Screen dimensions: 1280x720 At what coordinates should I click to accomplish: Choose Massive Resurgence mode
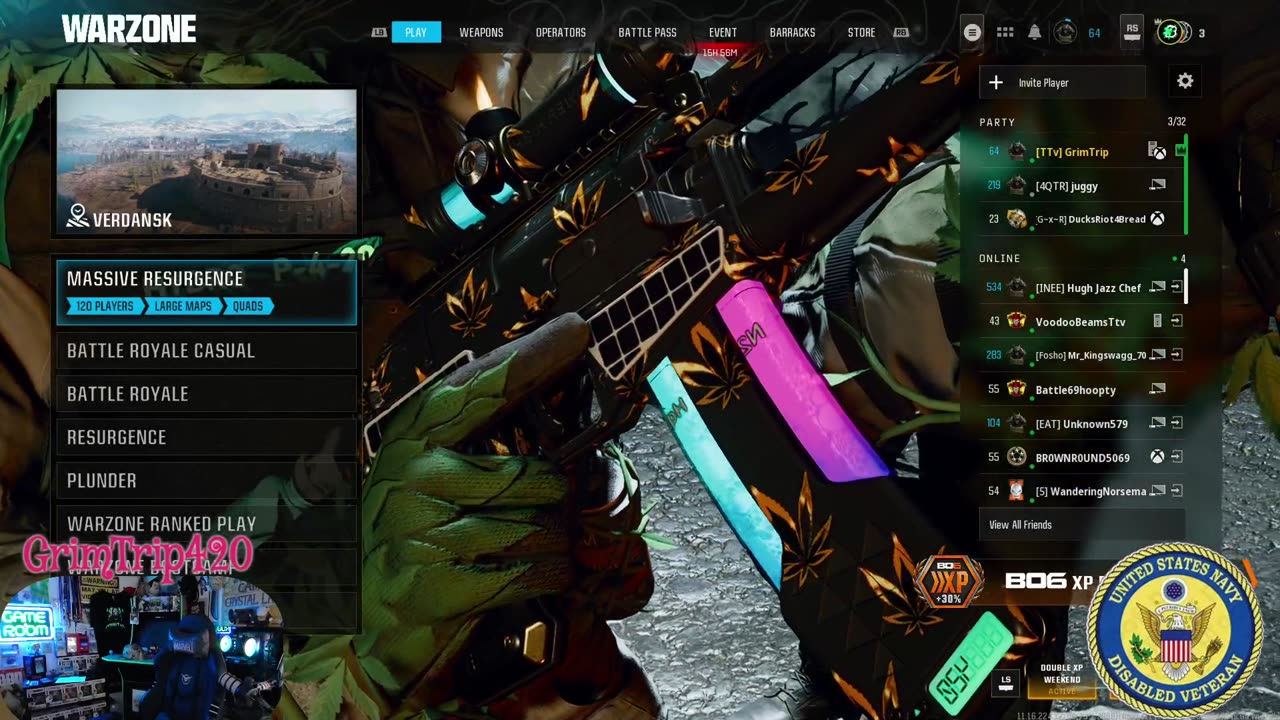pyautogui.click(x=206, y=291)
